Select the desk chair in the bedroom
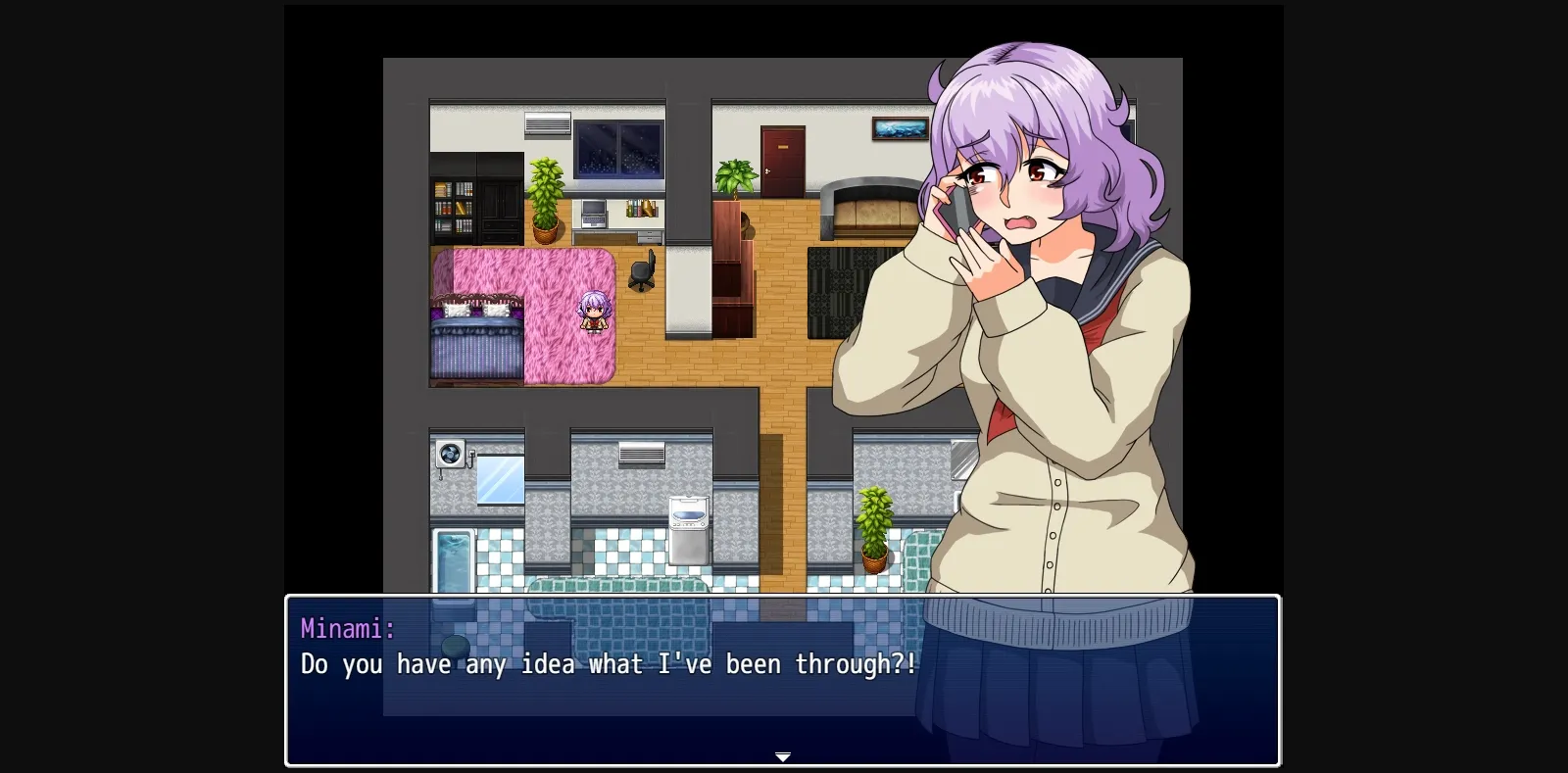 [642, 274]
